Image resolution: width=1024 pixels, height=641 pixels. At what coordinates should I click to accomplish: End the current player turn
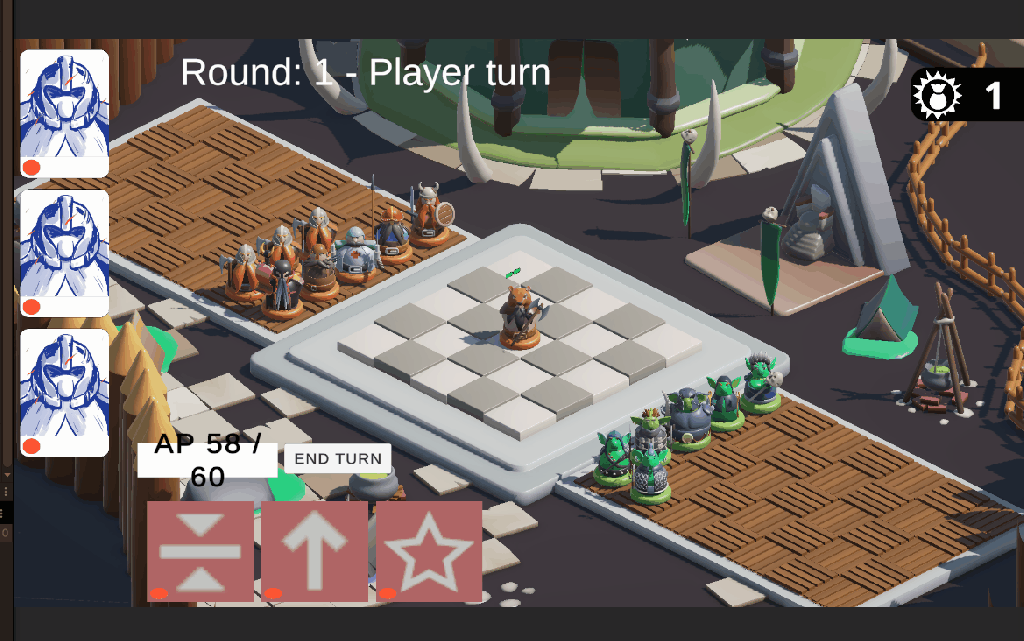click(x=338, y=459)
